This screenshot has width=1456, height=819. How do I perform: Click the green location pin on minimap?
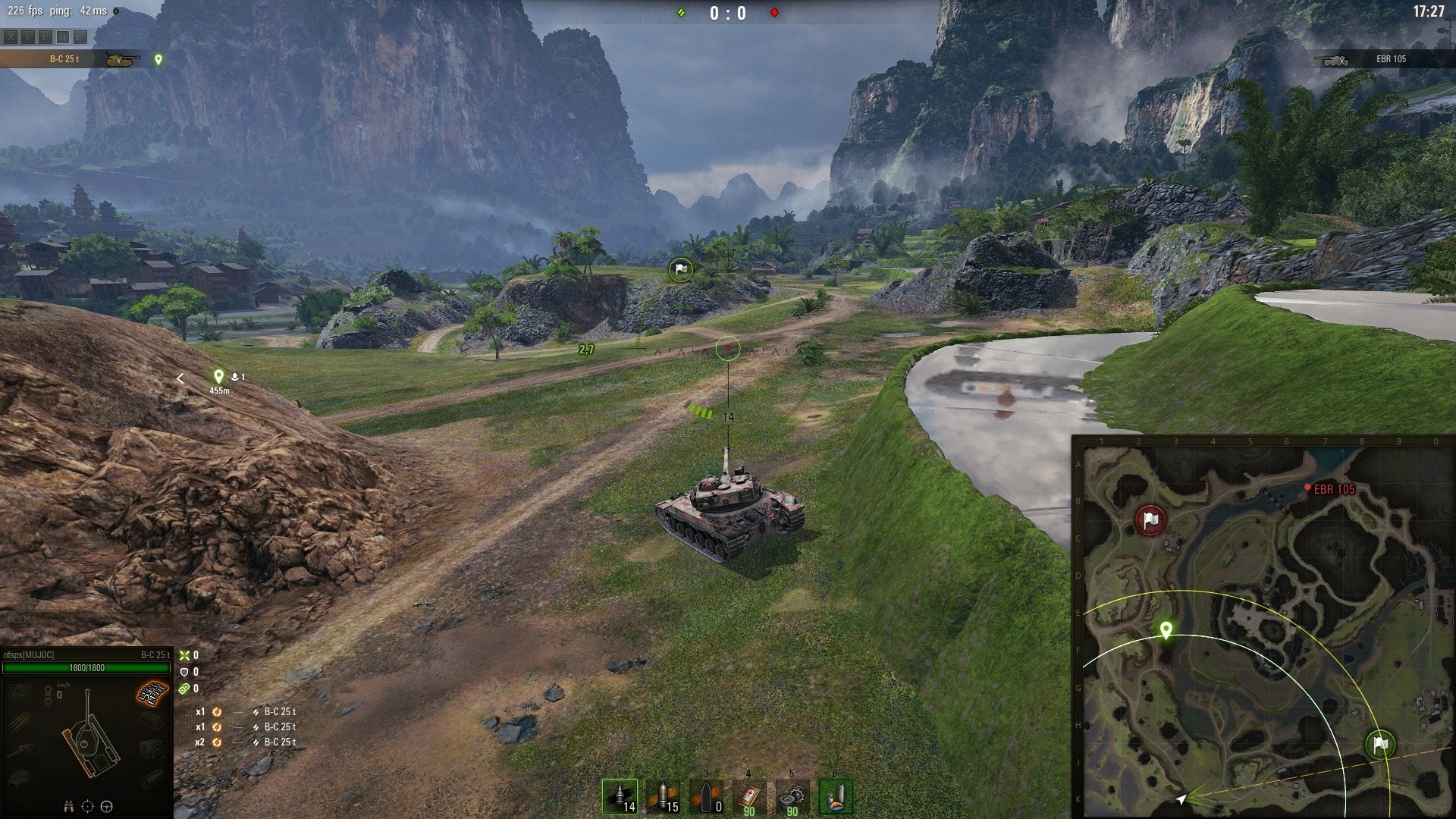point(1166,630)
